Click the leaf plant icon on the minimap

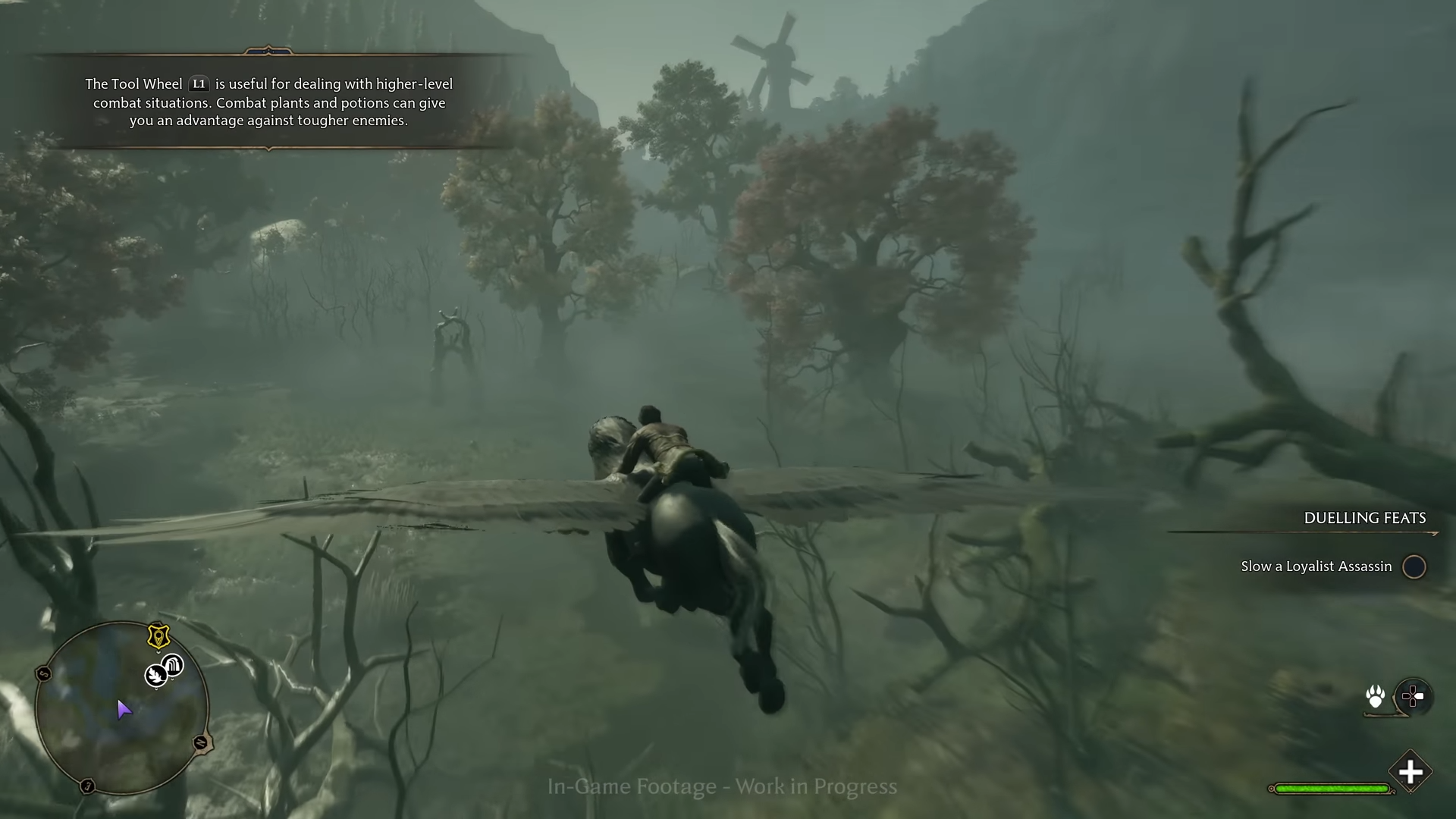156,676
